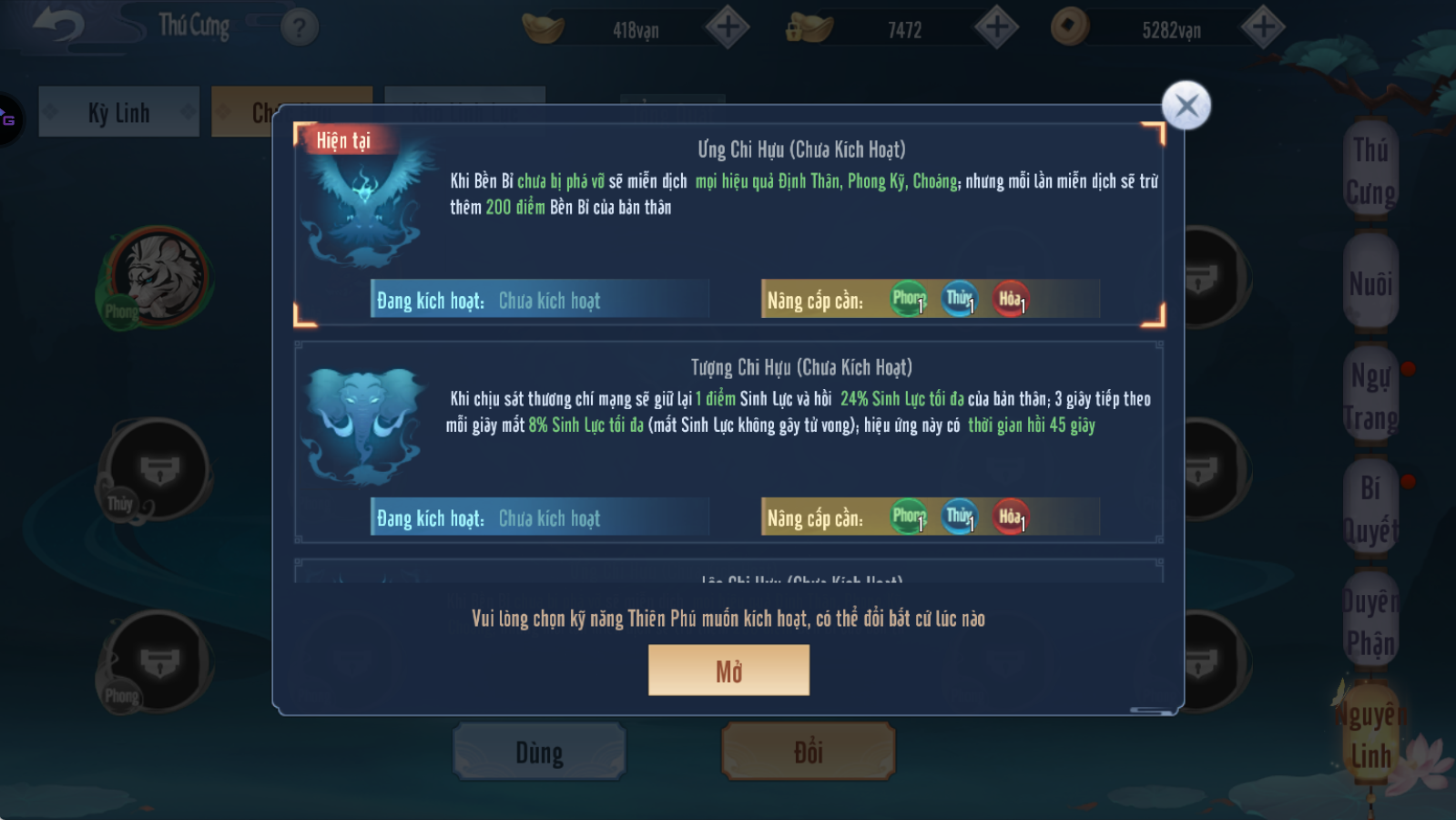This screenshot has width=1456, height=820.
Task: Click the Mở button
Action: [728, 671]
